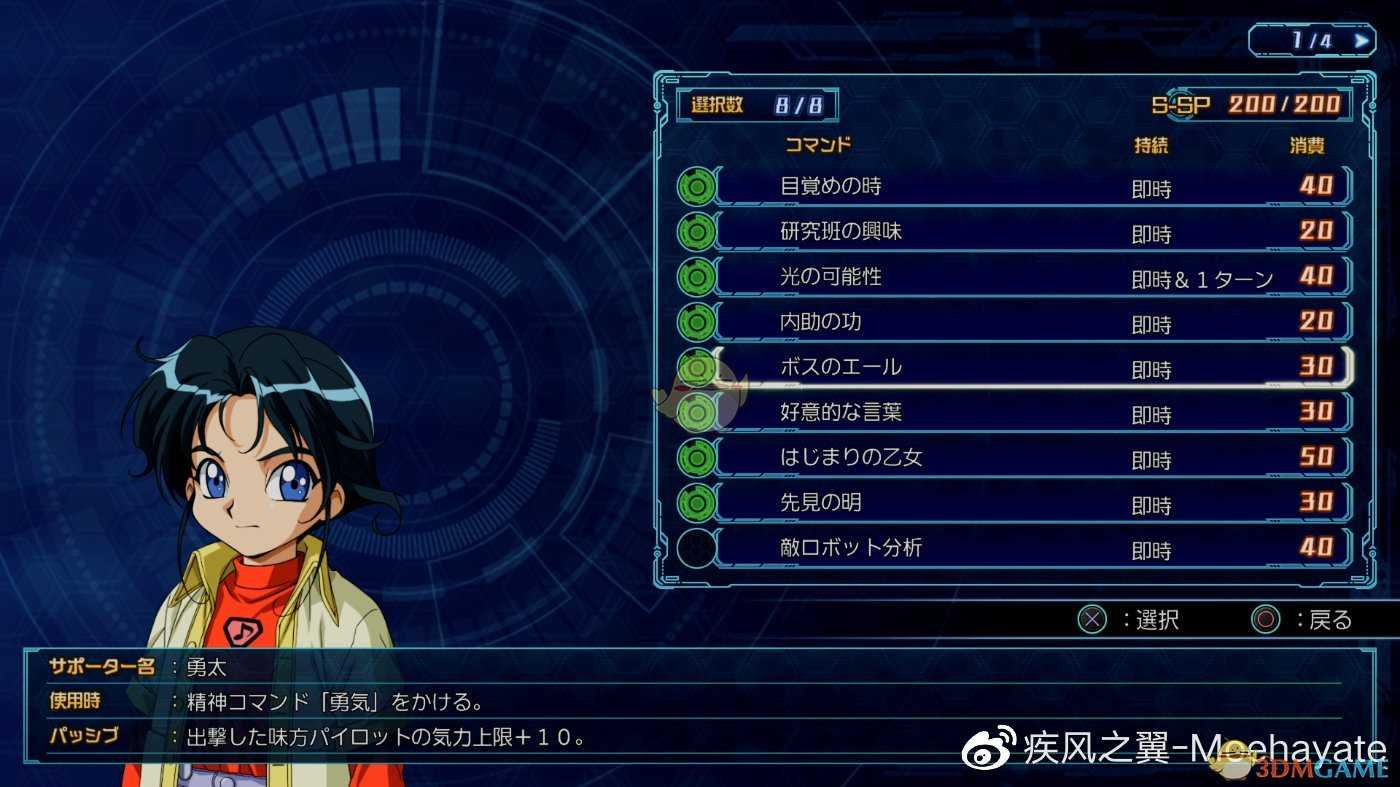Image resolution: width=1400 pixels, height=787 pixels.
Task: Deselect the ボスのエール command toggle
Action: coord(697,367)
